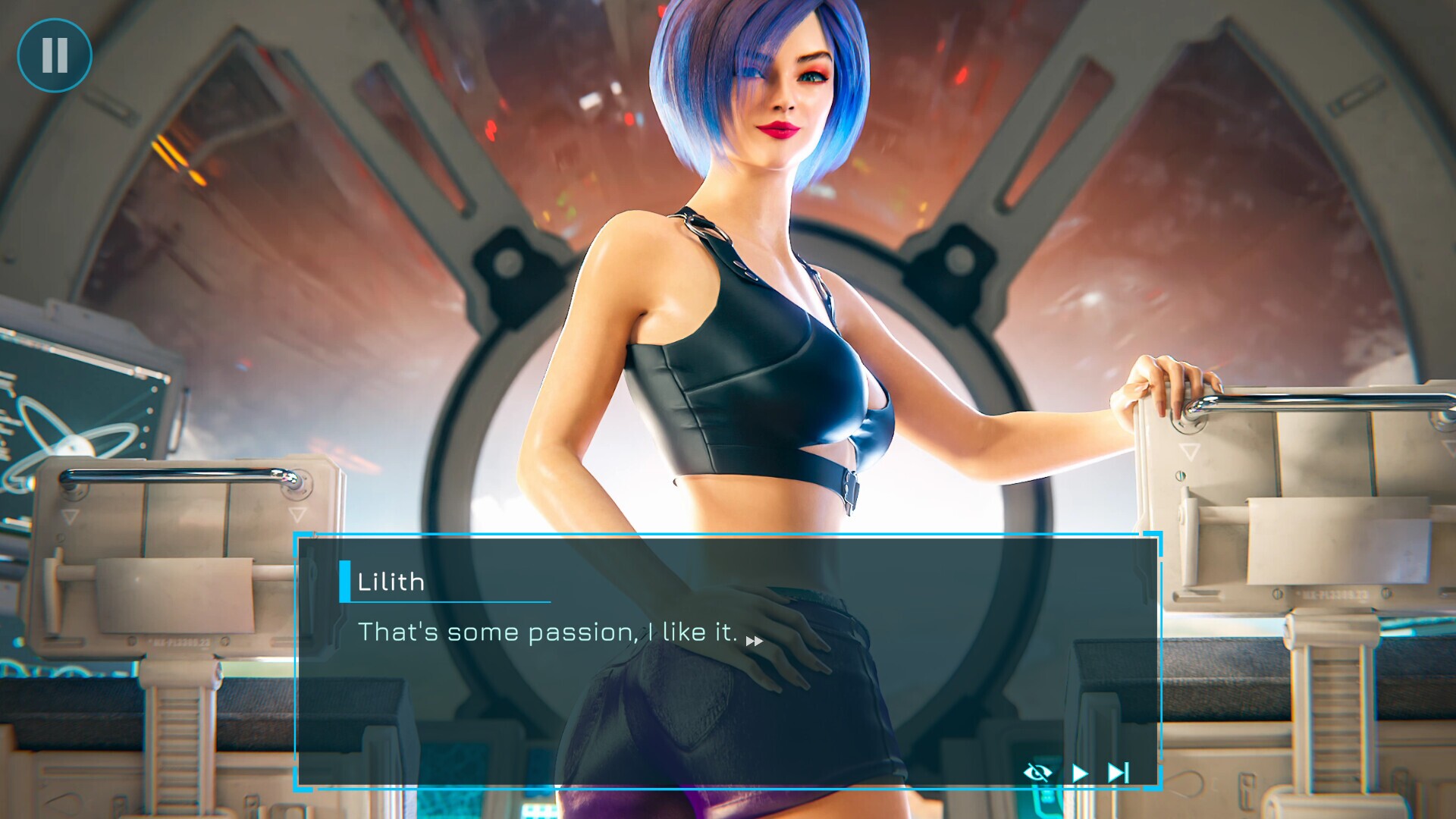
Task: Hide the dialogue box with the eye icon
Action: pyautogui.click(x=1037, y=773)
